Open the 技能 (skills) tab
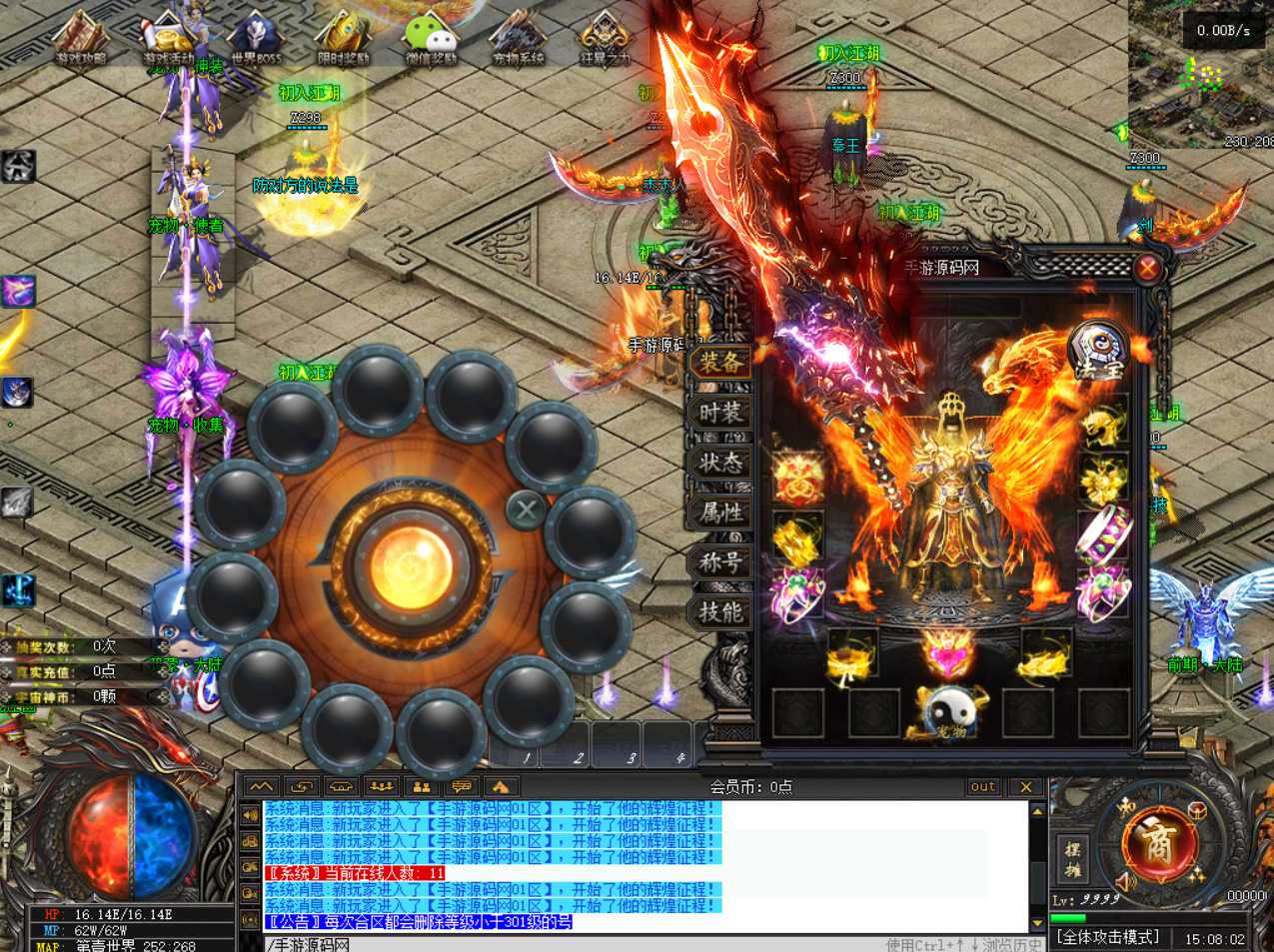Viewport: 1274px width, 952px height. click(720, 612)
